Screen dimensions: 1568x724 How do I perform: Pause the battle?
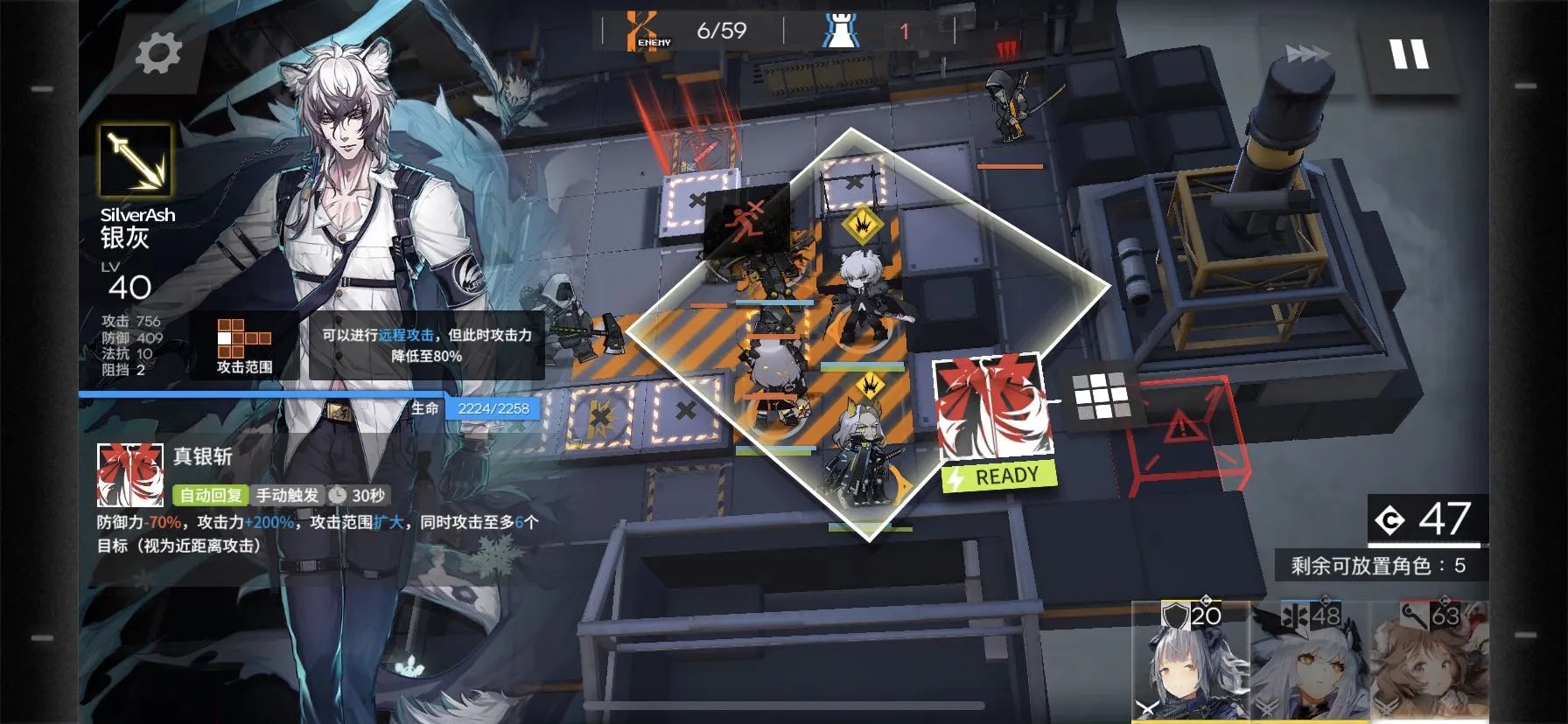point(1409,54)
